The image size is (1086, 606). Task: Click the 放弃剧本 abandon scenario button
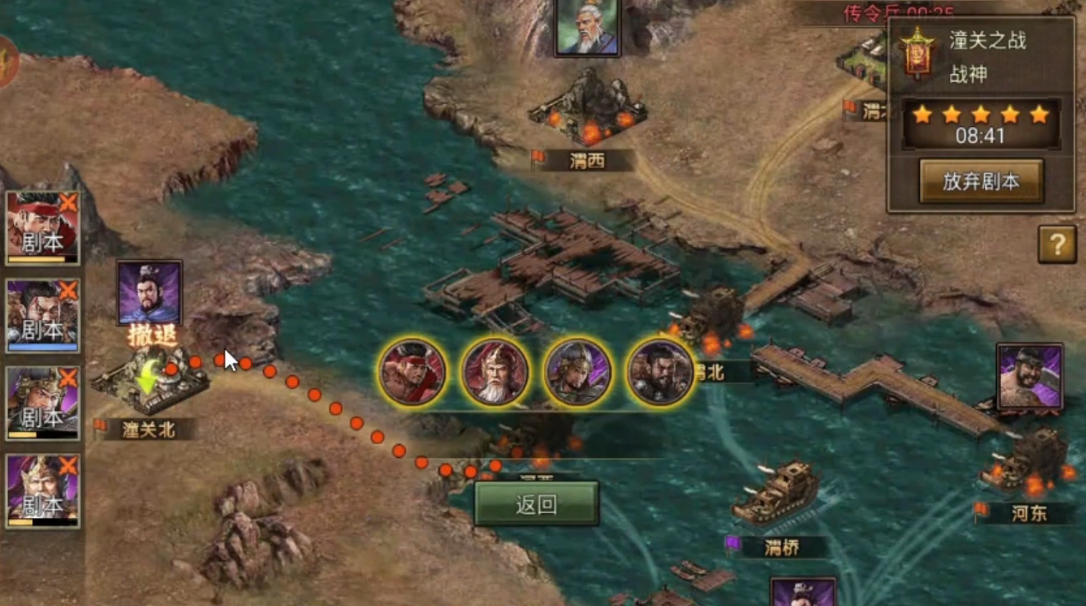click(x=980, y=181)
